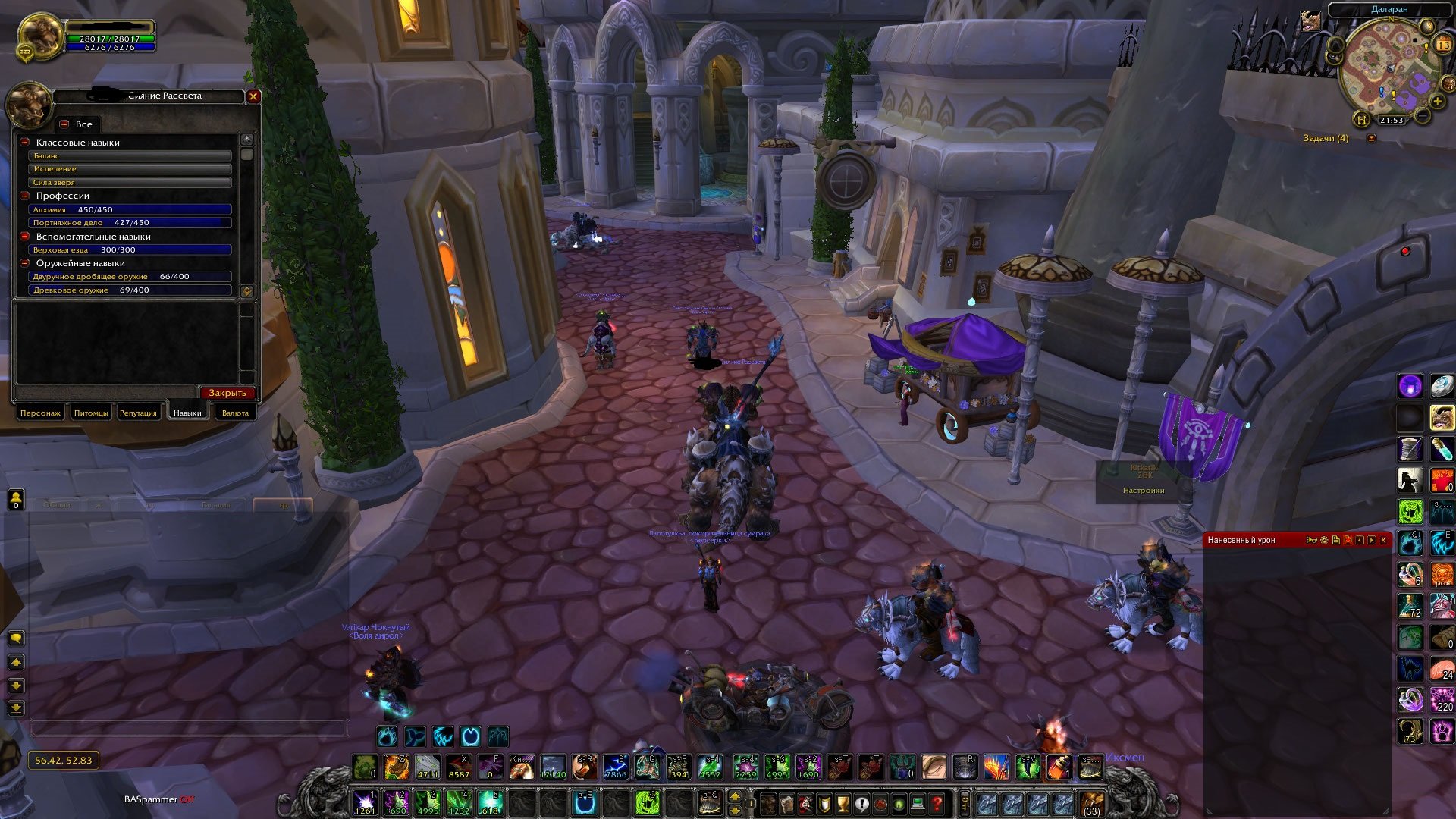Open the red question mark help button
This screenshot has height=819, width=1456.
point(937,803)
